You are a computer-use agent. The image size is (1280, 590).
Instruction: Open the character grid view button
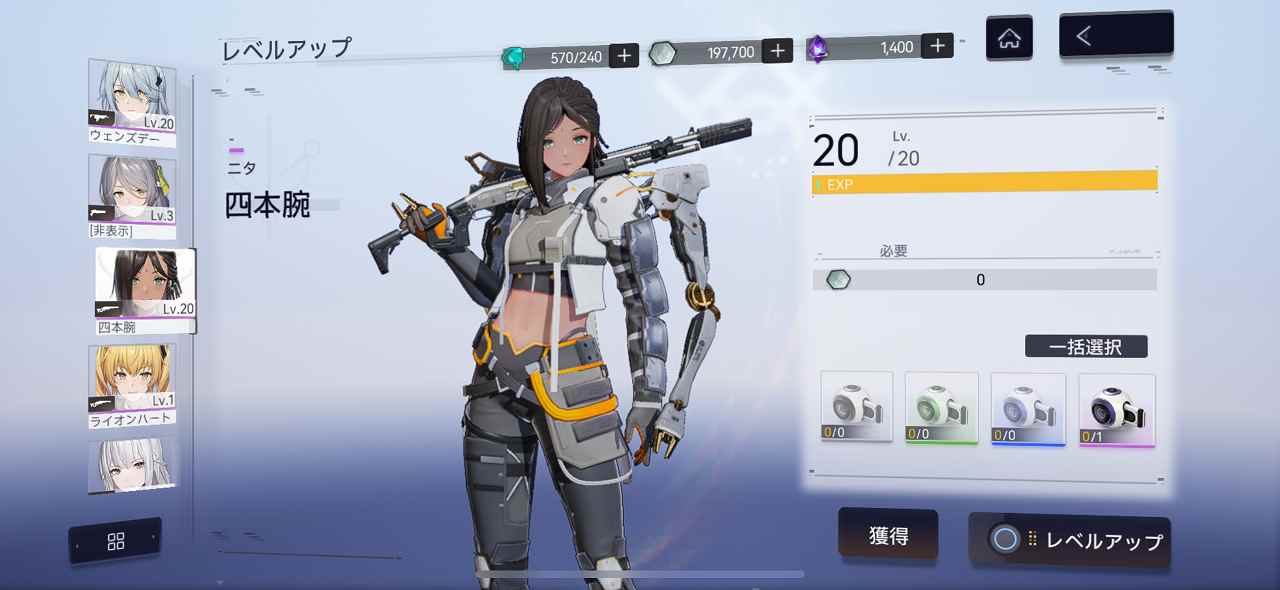click(116, 541)
